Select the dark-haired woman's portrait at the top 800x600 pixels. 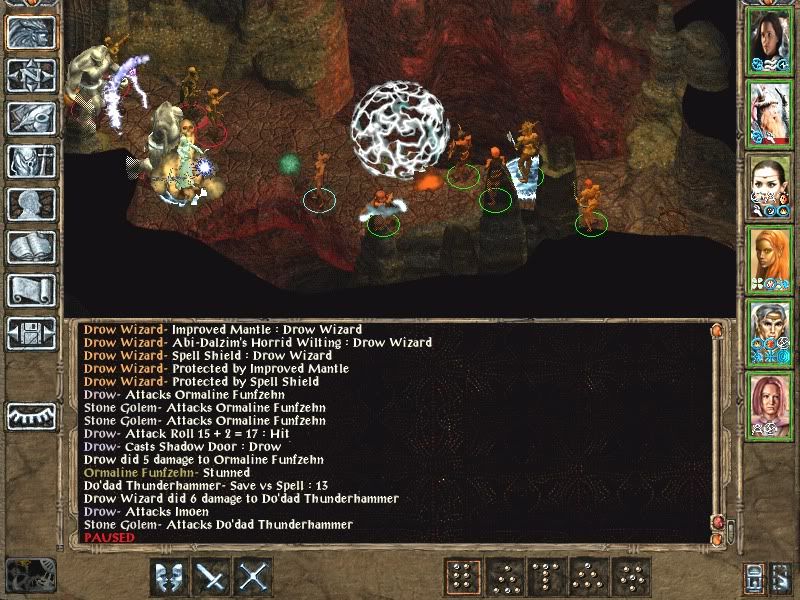click(x=770, y=40)
